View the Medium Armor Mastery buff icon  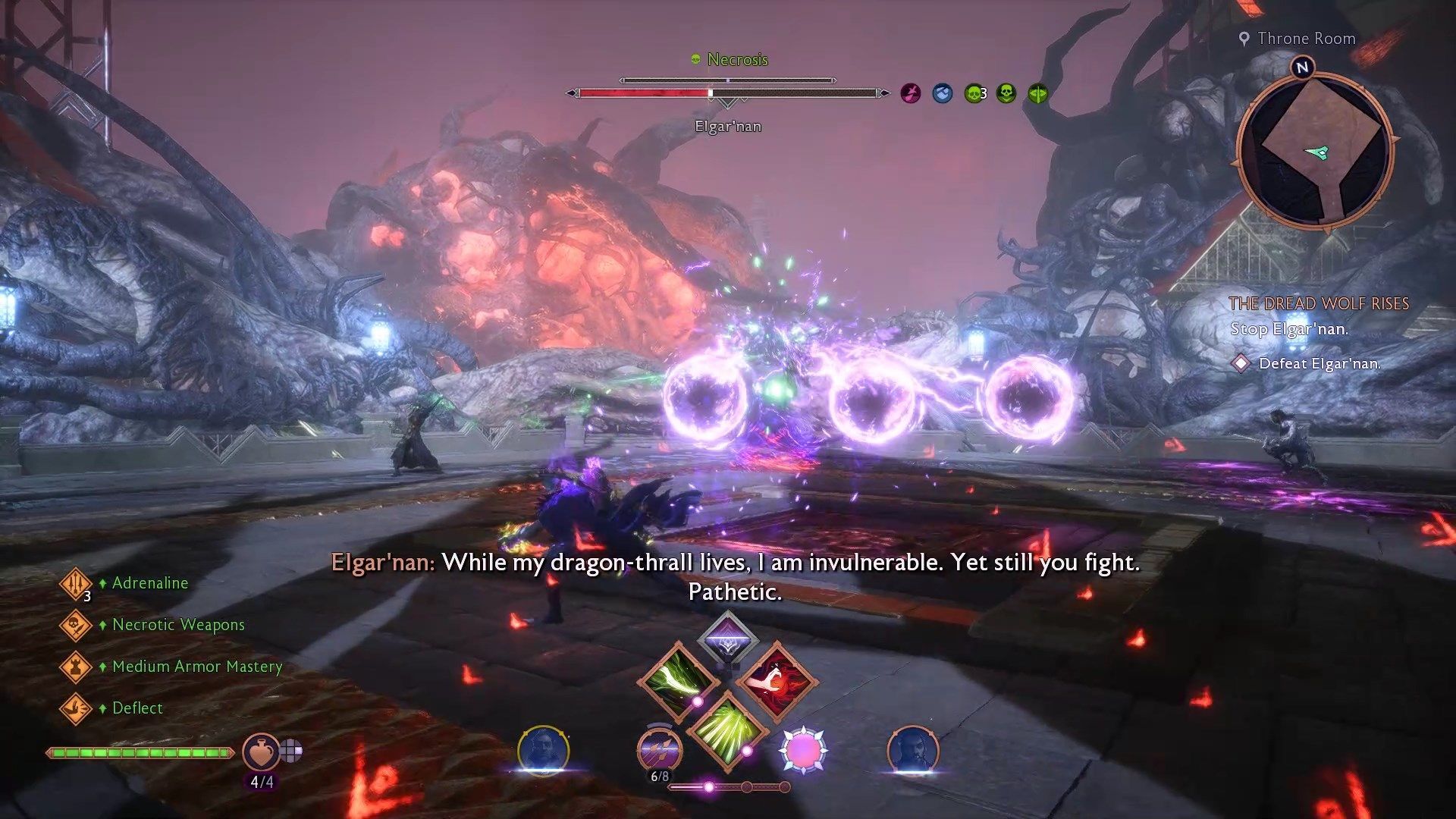(76, 667)
